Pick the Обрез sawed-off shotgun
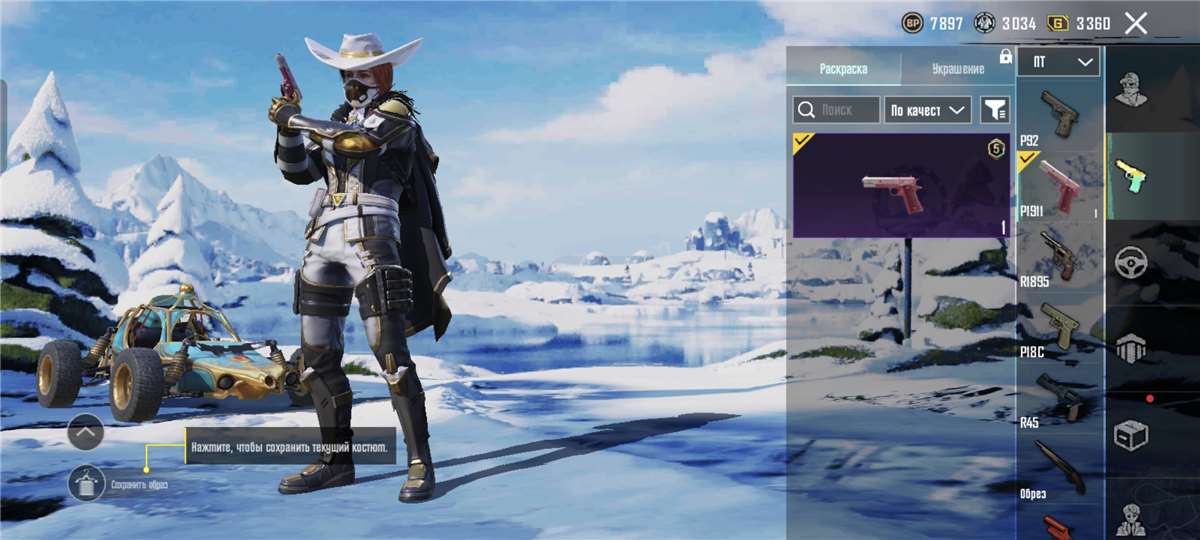This screenshot has height=540, width=1200. coord(1059,467)
